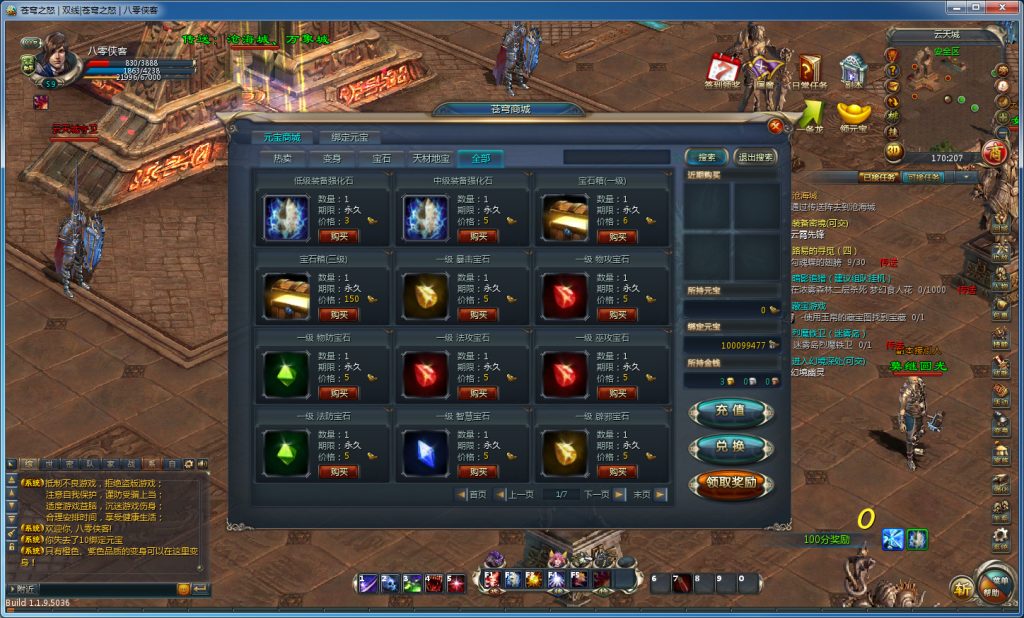Screen dimensions: 1024x618
Task: Show the 宝石 category items
Action: coord(382,158)
